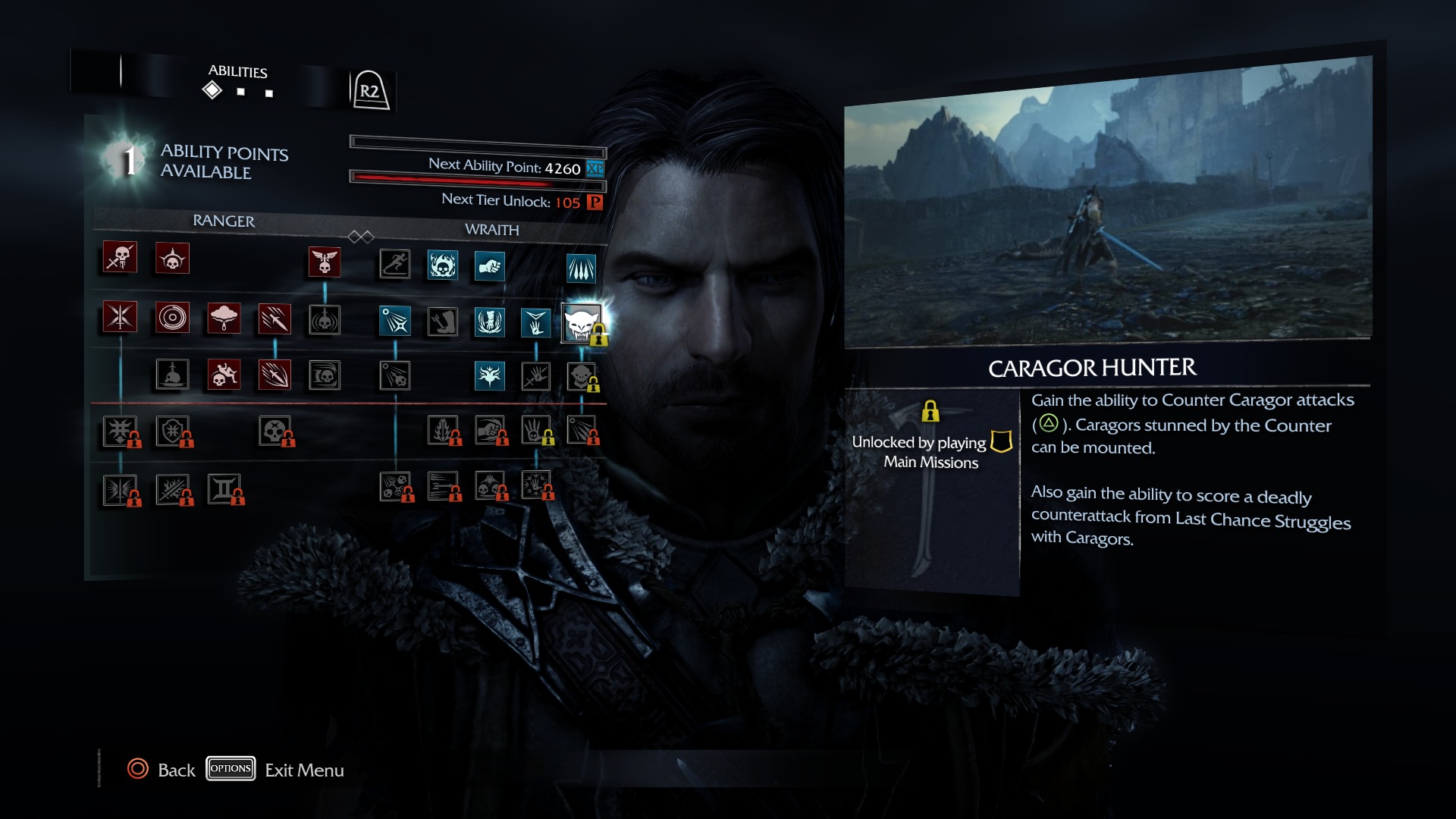Pick the dripping cloud ranger ability

224,318
